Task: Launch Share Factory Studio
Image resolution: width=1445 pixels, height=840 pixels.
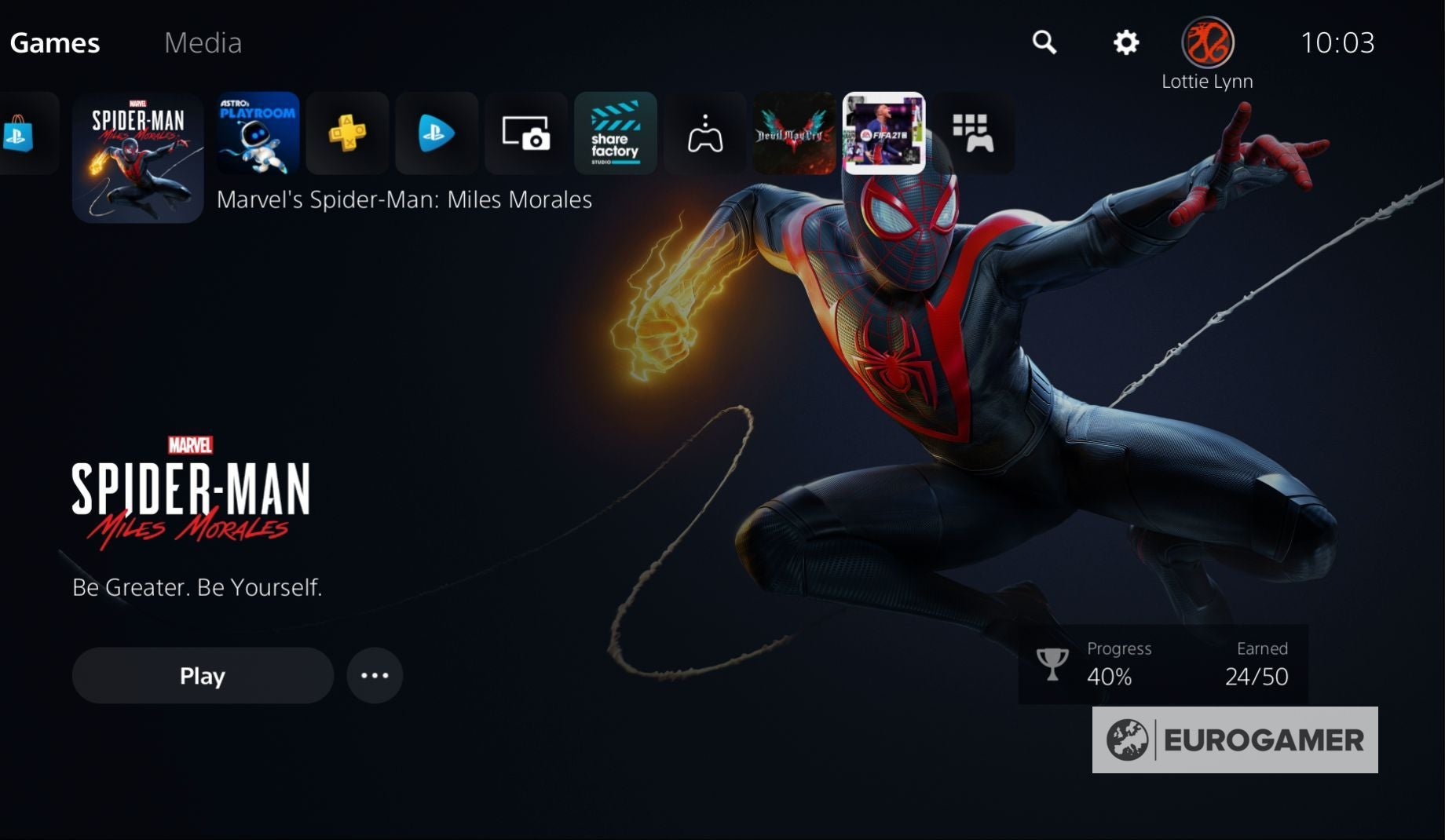Action: pos(615,133)
